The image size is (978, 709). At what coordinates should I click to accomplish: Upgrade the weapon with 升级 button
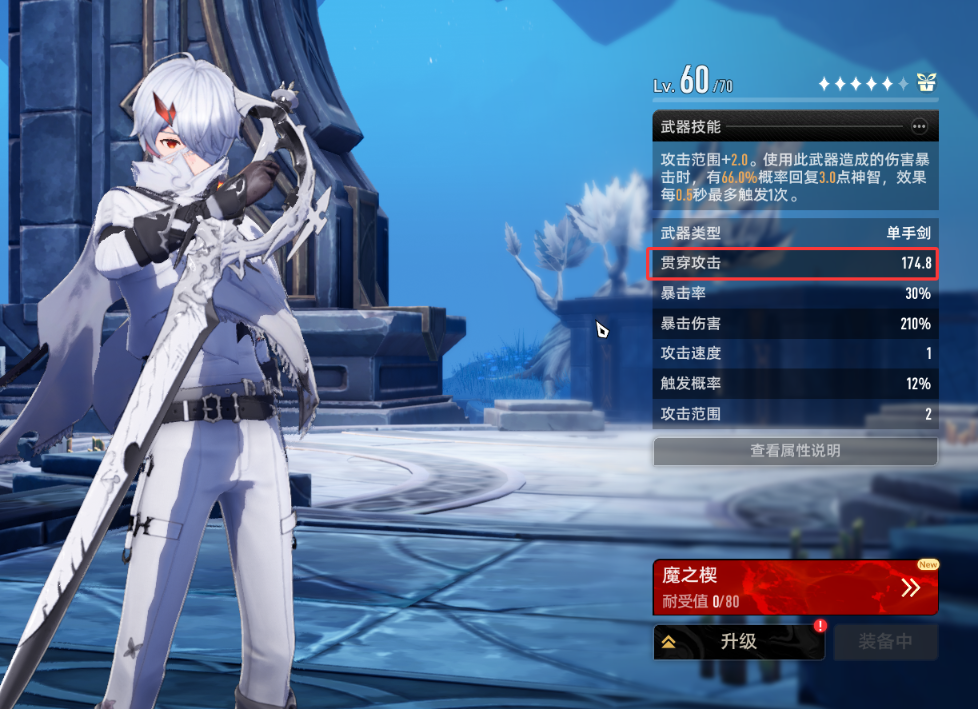click(x=739, y=642)
